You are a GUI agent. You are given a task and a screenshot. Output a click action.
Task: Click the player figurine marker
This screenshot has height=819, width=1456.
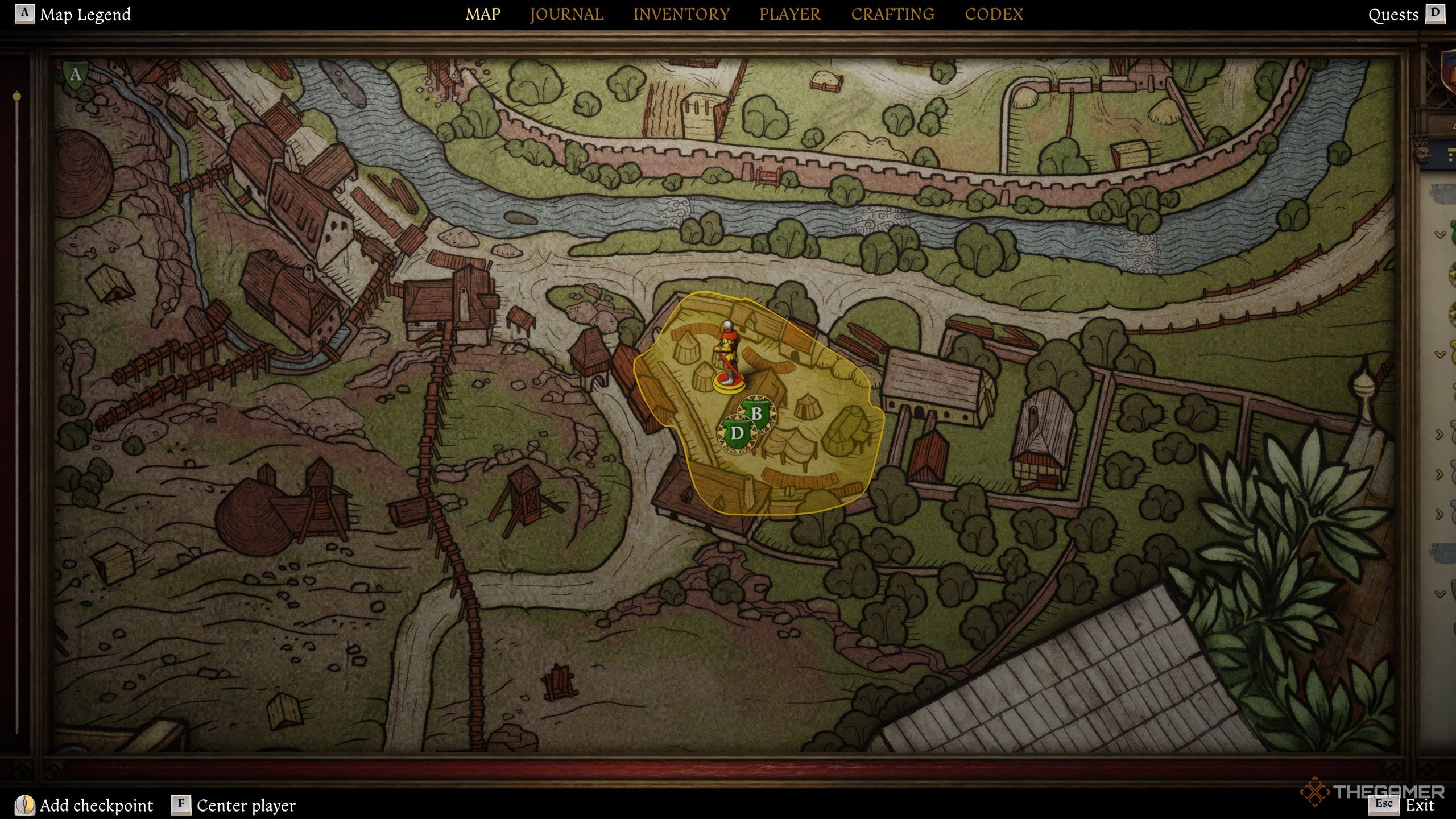click(x=727, y=357)
